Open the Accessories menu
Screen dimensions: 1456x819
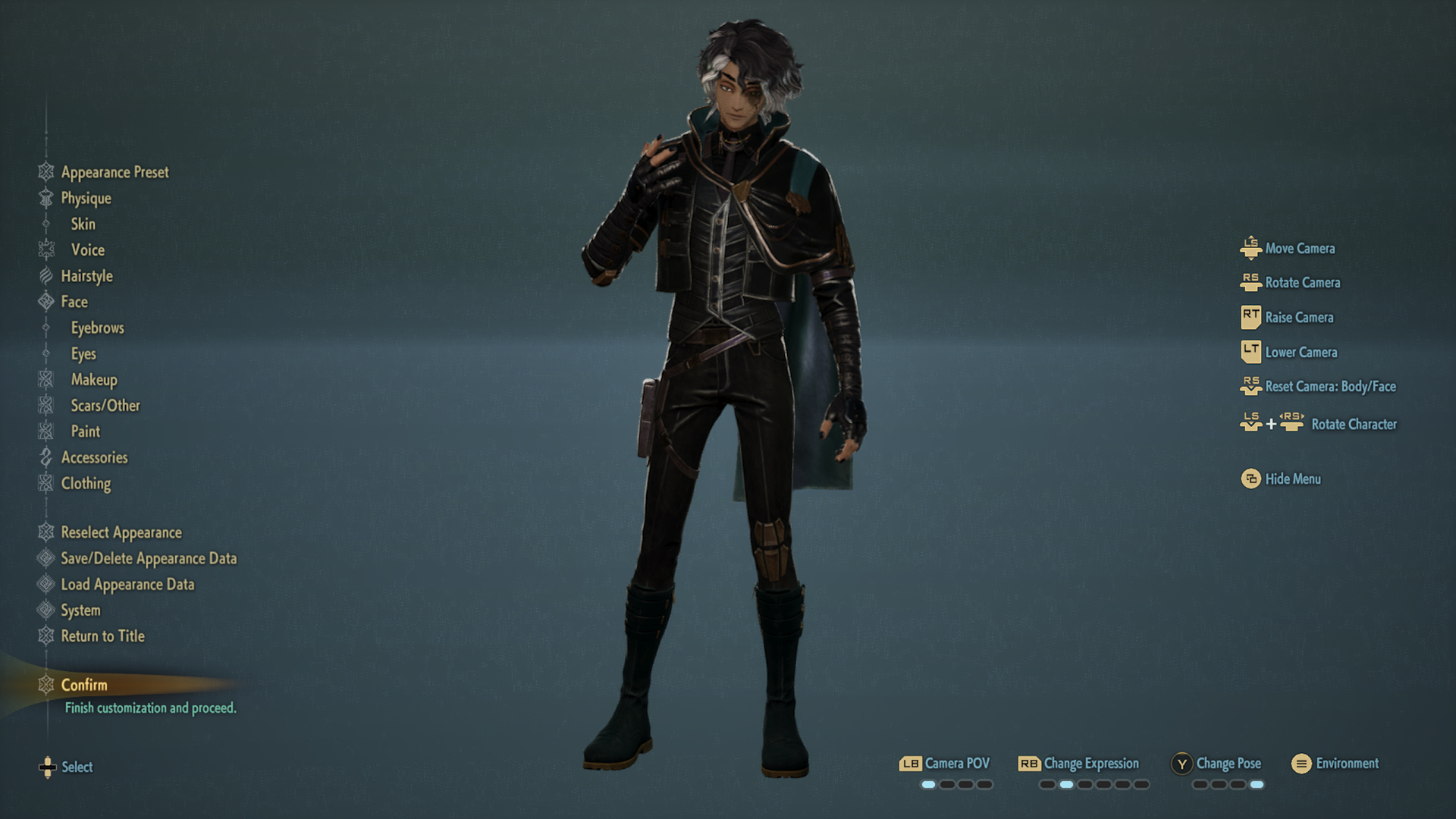coord(94,457)
